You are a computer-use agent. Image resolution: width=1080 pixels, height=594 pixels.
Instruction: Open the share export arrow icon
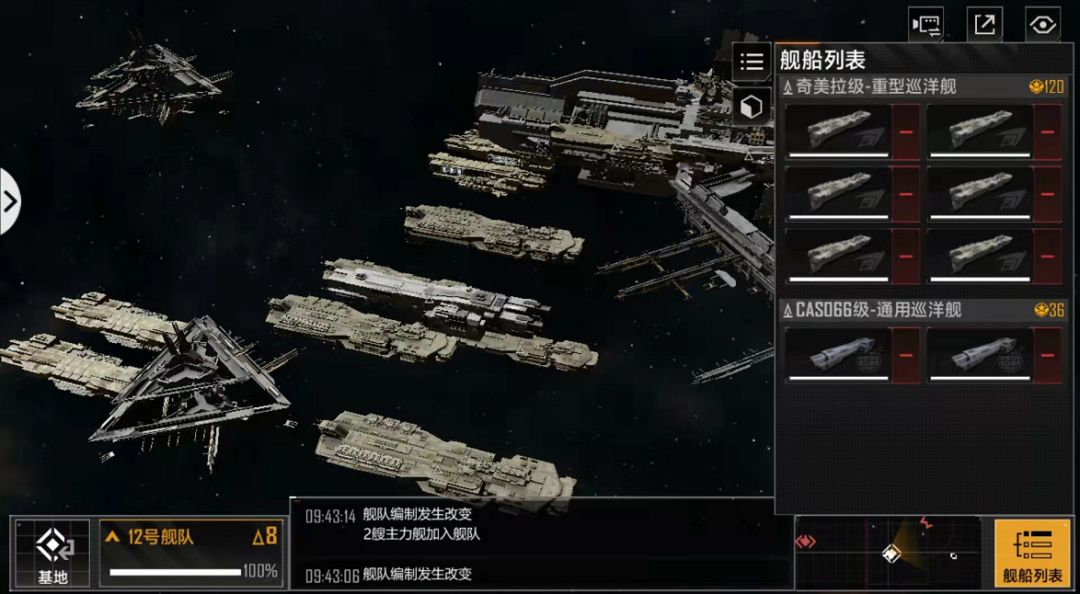pos(985,24)
